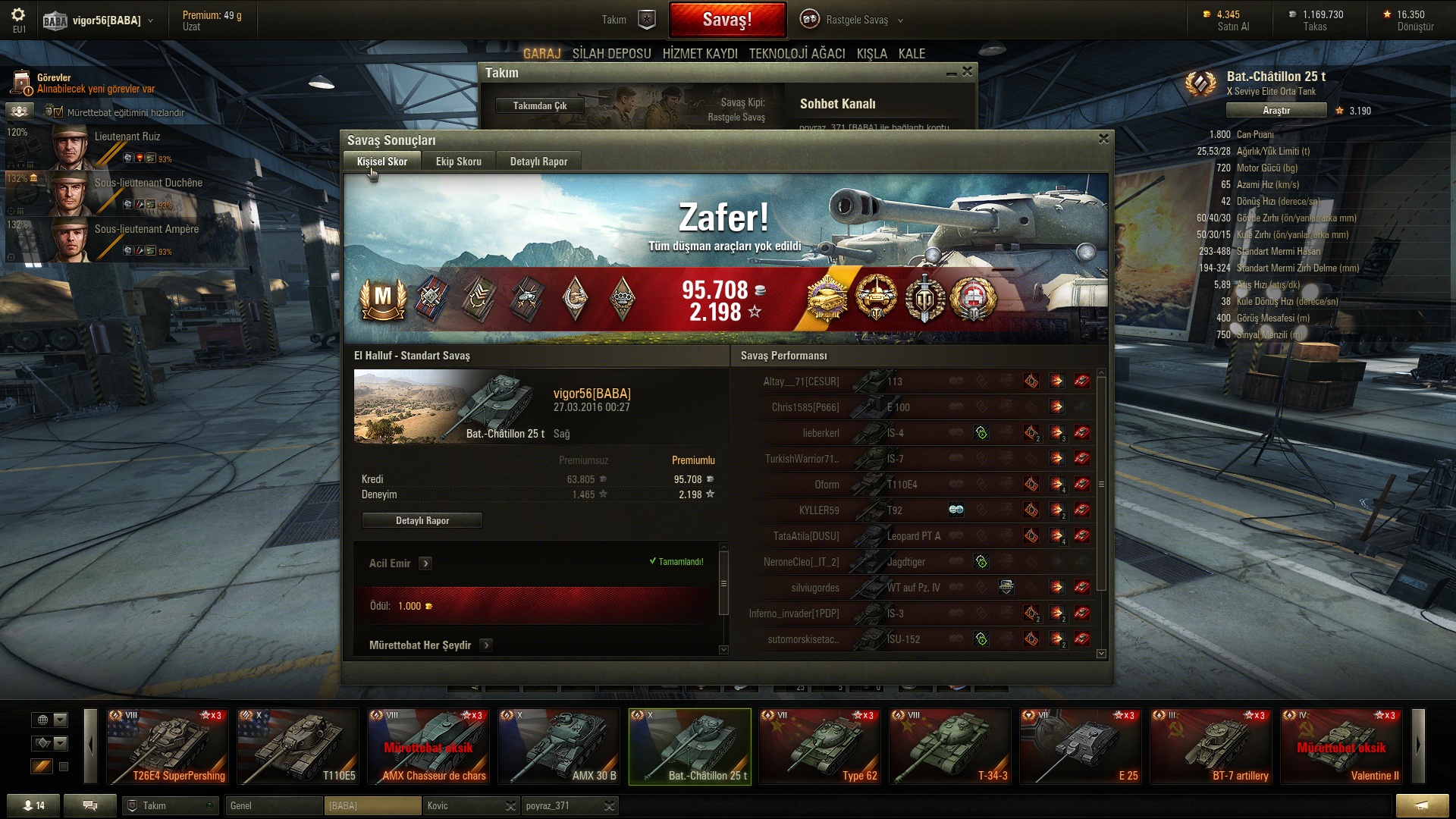Select the Type 62 tank
1456x819 pixels.
820,746
